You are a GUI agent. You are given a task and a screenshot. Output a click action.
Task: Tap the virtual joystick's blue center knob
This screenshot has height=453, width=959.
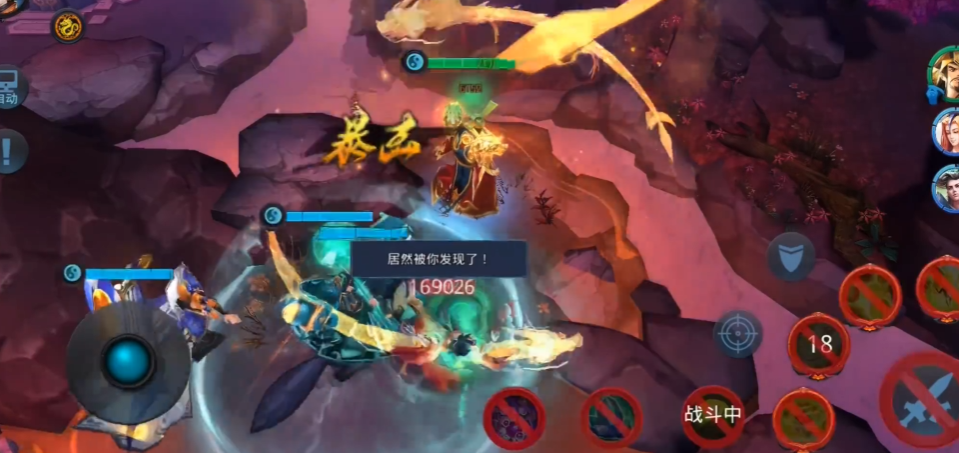(x=129, y=361)
